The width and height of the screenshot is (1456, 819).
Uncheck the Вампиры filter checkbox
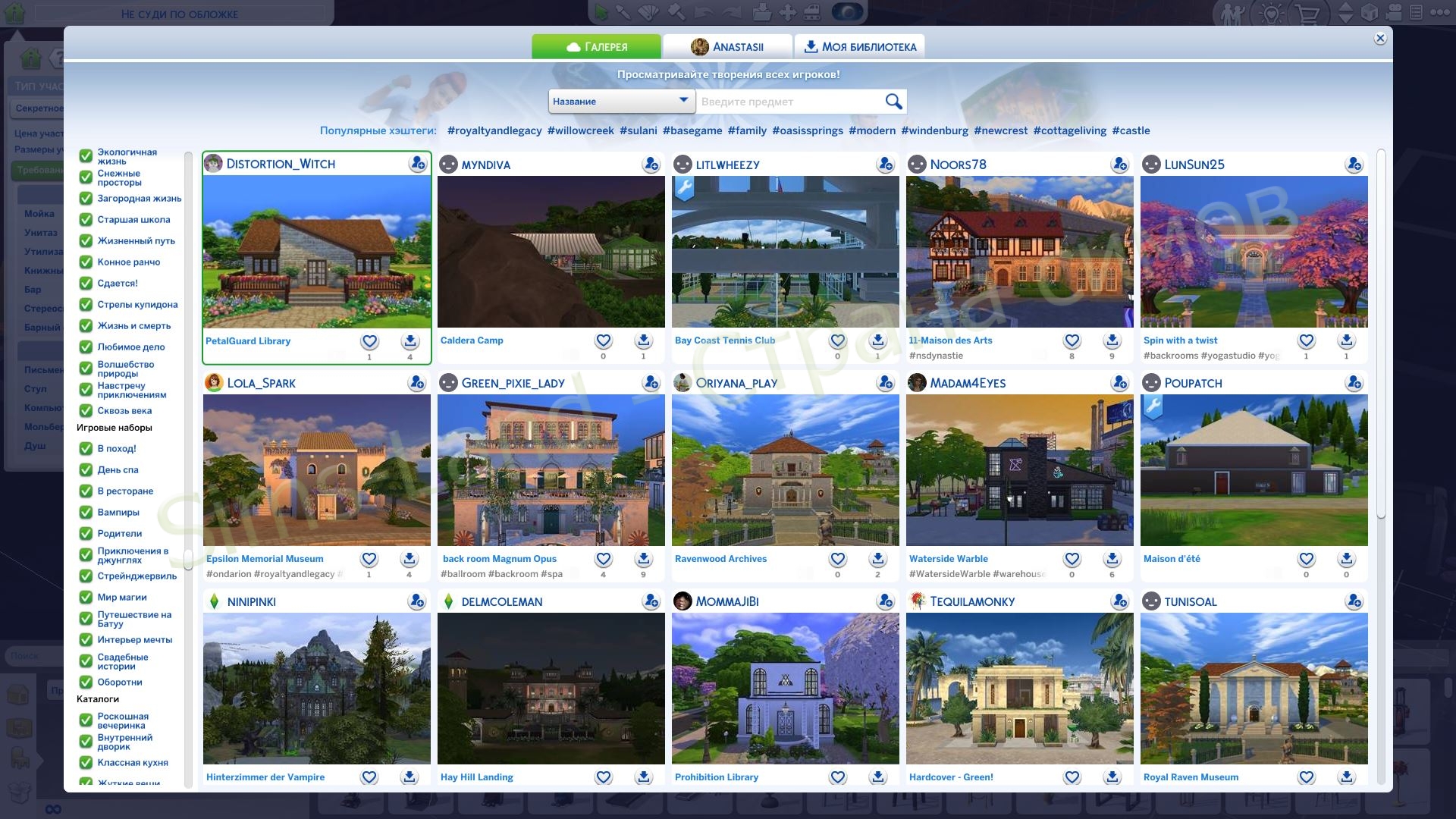click(85, 513)
